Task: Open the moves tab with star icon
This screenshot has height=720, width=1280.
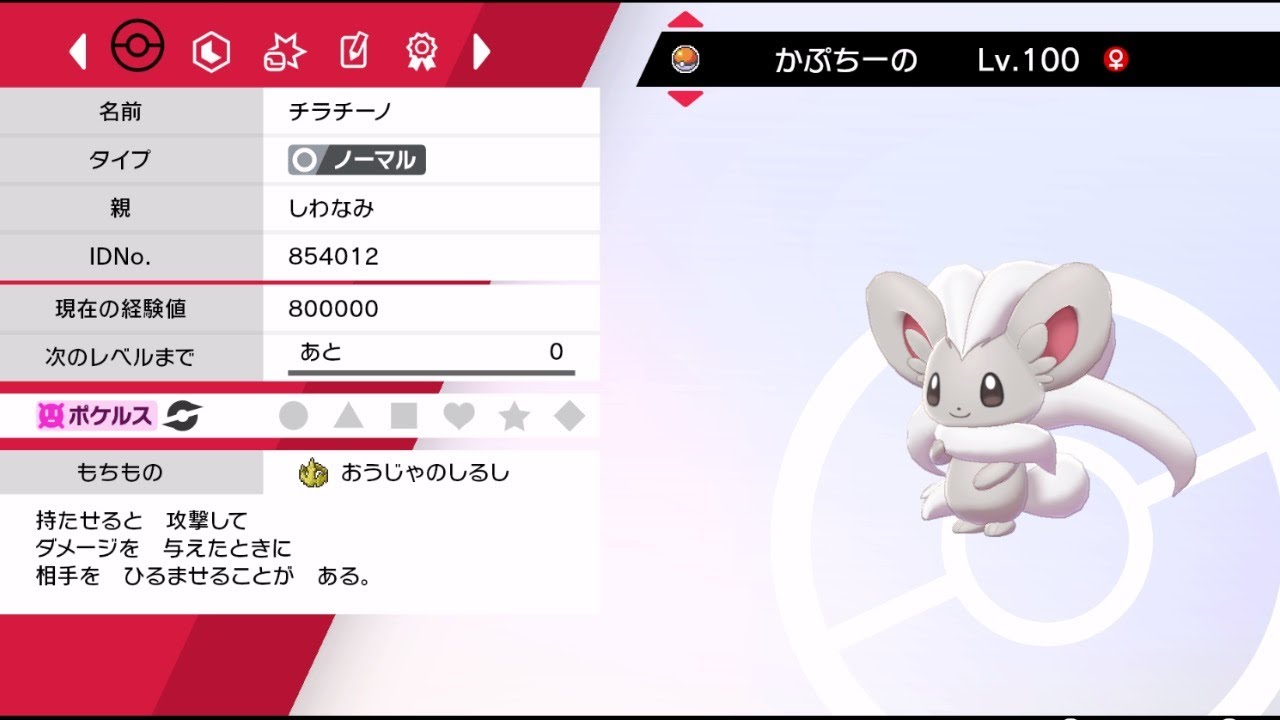Action: (x=283, y=51)
